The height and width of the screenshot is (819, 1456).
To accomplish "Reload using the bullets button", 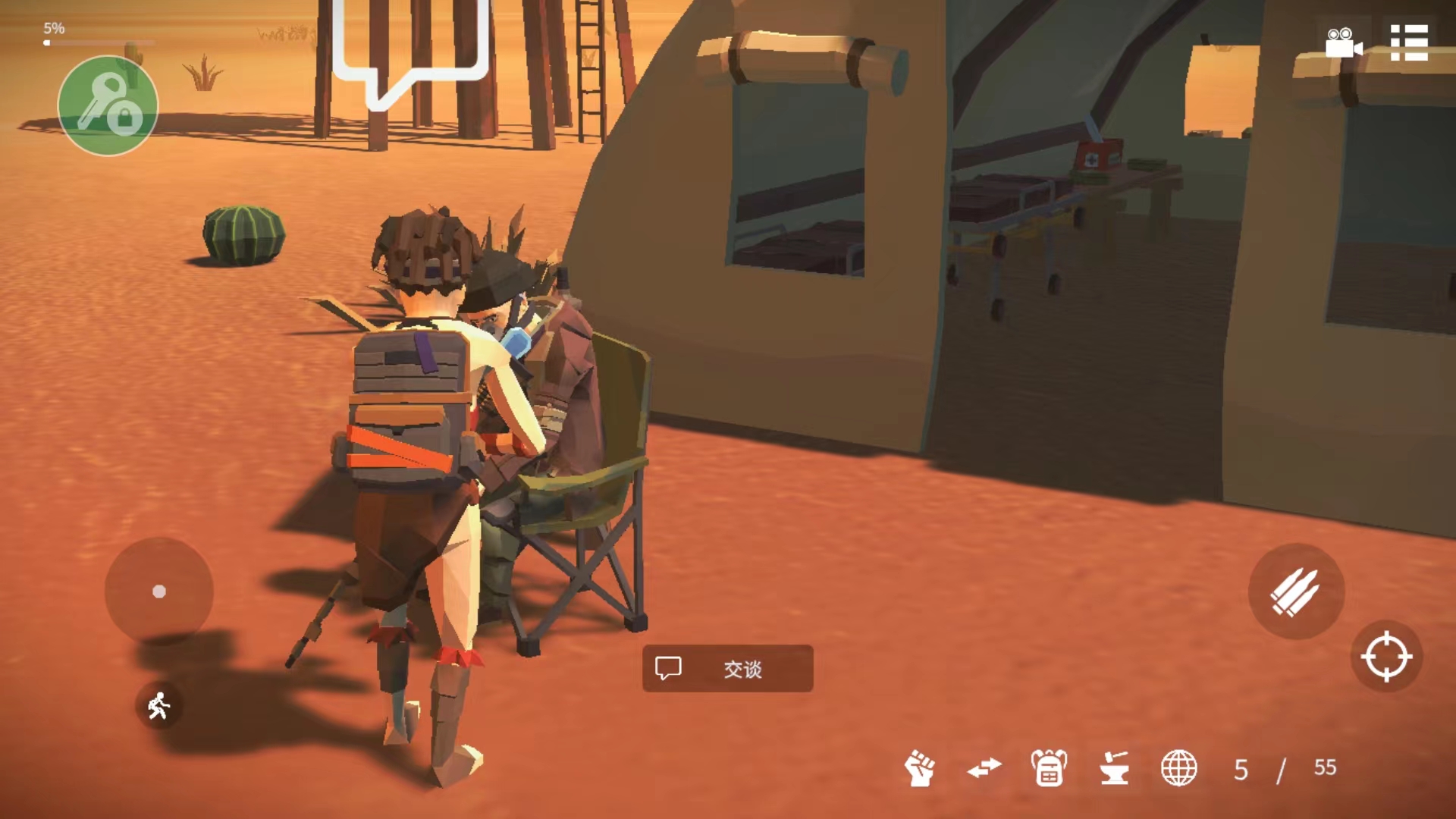I will 1296,591.
